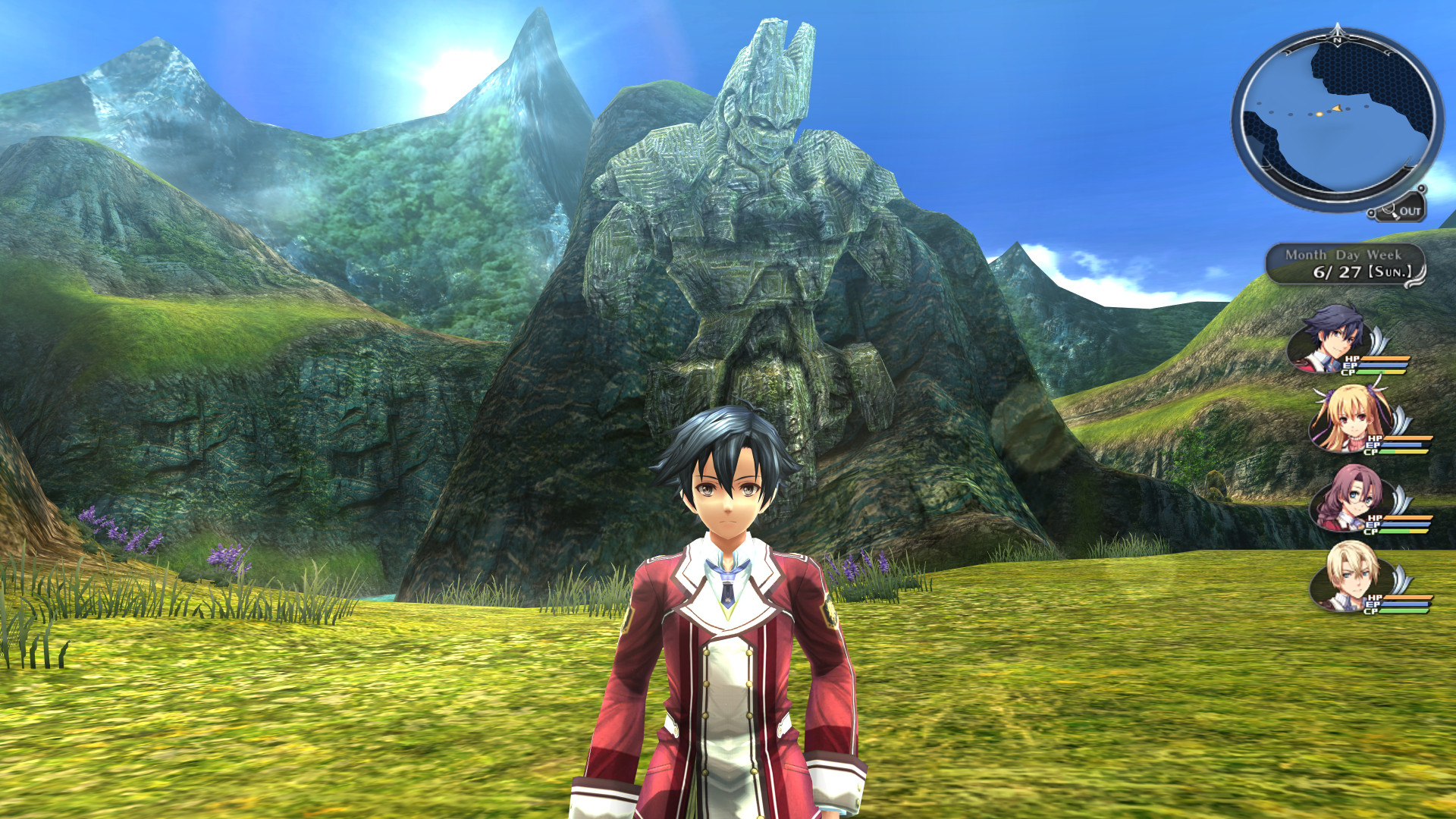This screenshot has height=819, width=1456.
Task: Choose the maroon-haired glasses girl portrait
Action: click(1351, 498)
